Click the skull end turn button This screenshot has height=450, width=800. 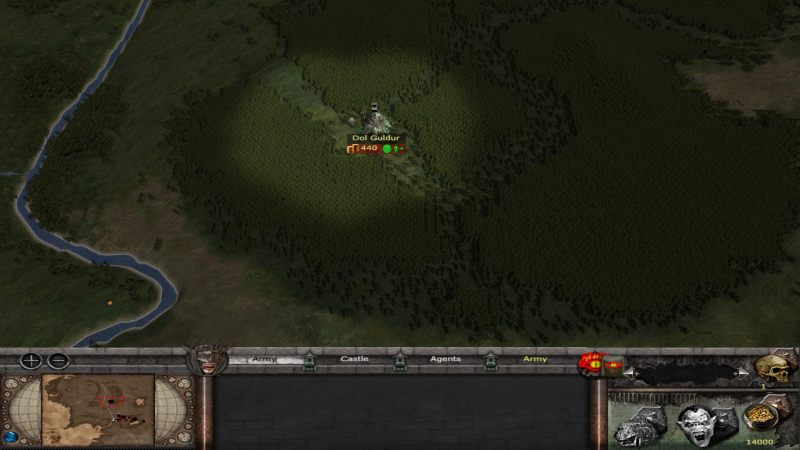tap(773, 367)
